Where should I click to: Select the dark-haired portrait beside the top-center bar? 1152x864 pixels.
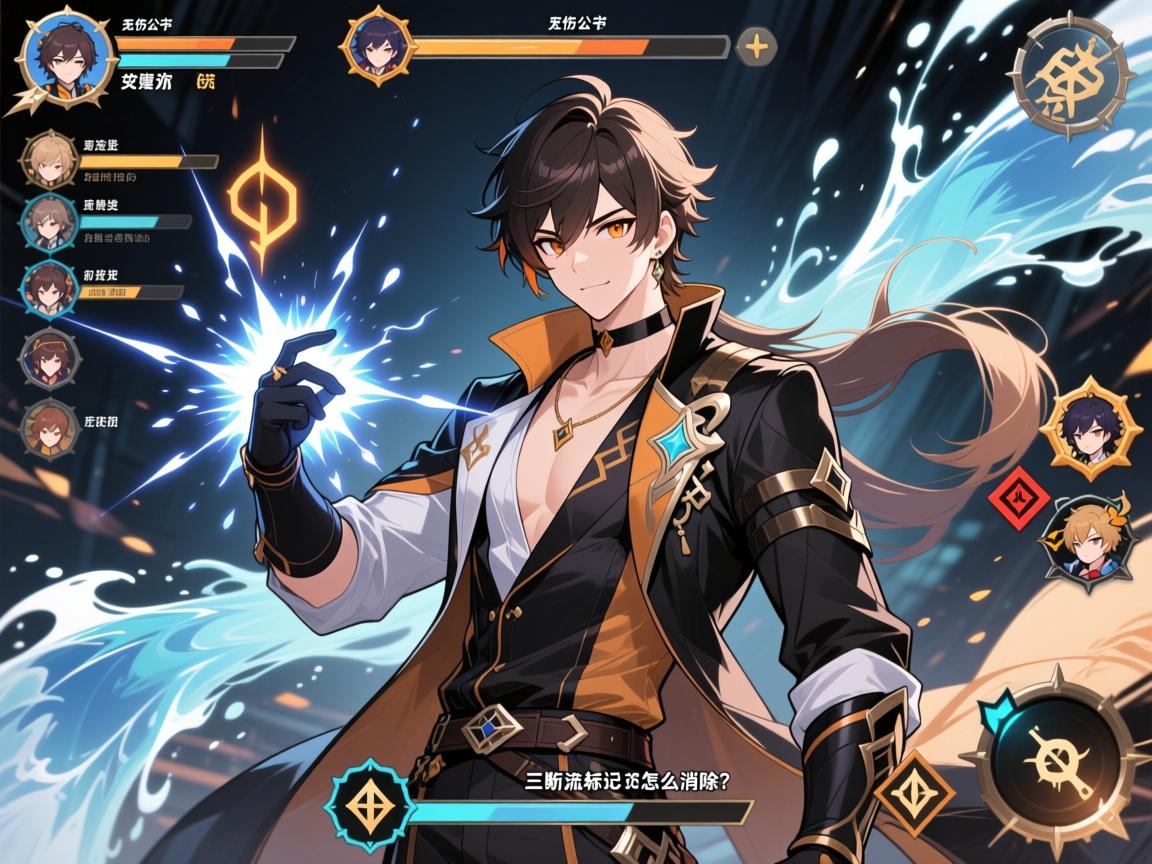click(378, 45)
